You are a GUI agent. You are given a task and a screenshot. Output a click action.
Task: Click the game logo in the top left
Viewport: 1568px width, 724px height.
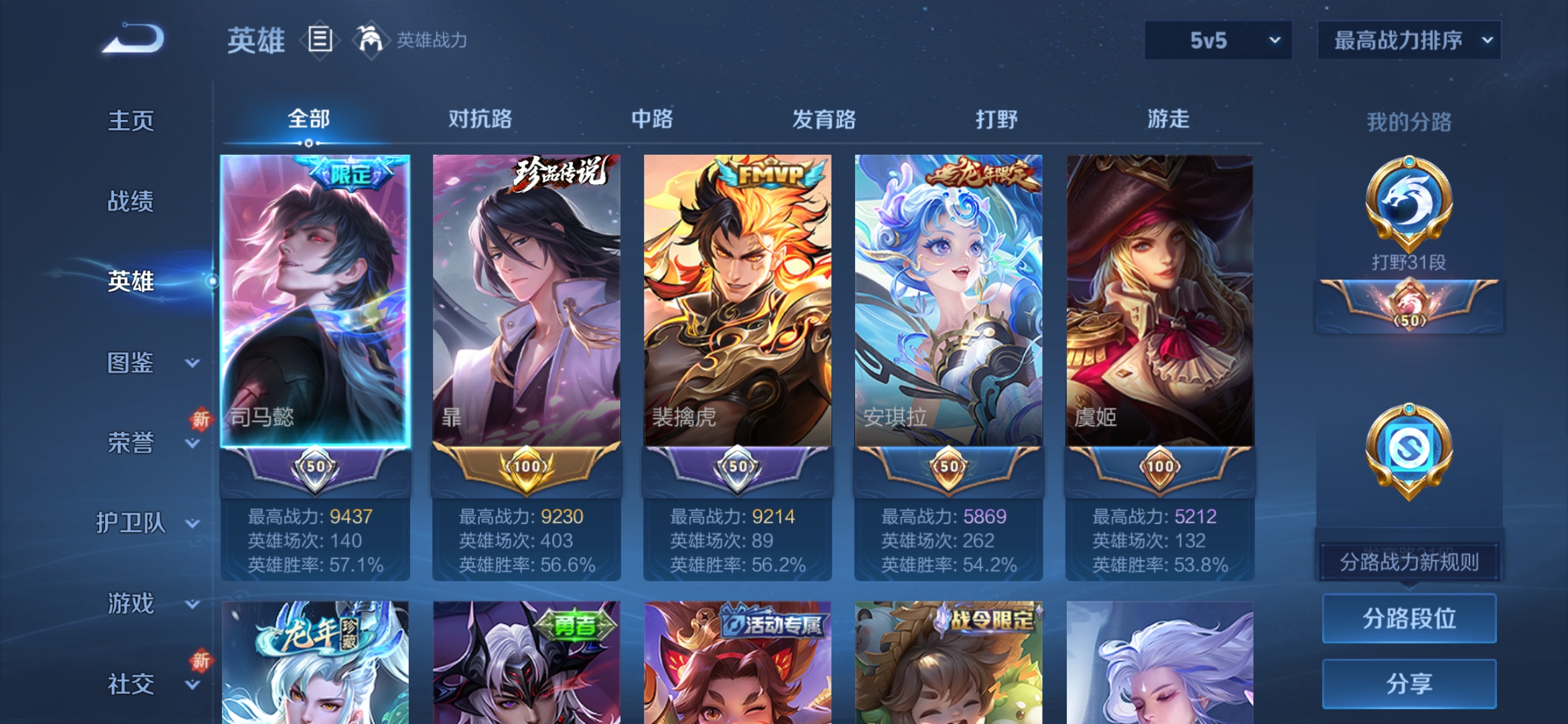tap(134, 40)
